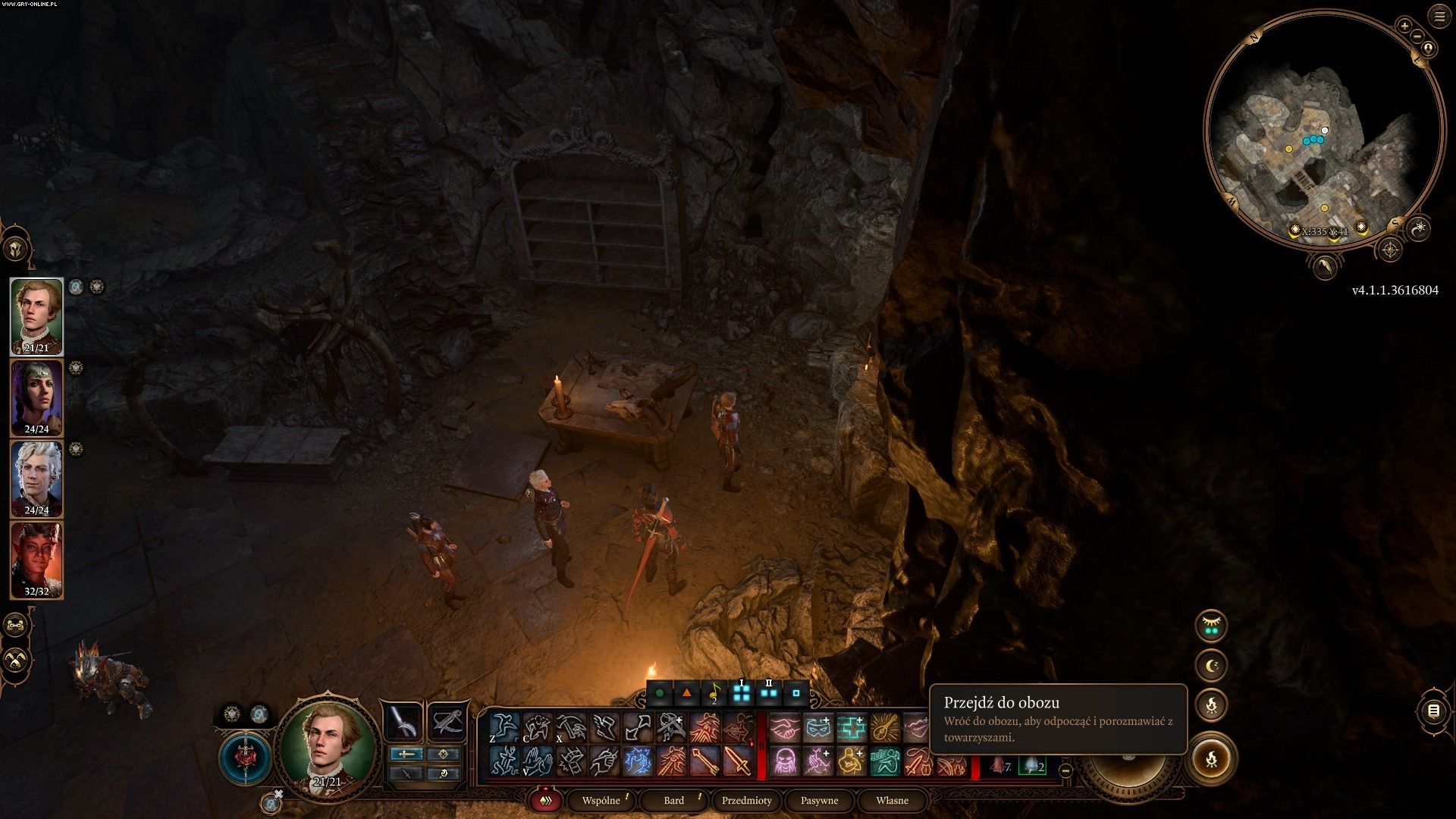
Task: Select the purple-hooded companion portrait
Action: pyautogui.click(x=36, y=397)
